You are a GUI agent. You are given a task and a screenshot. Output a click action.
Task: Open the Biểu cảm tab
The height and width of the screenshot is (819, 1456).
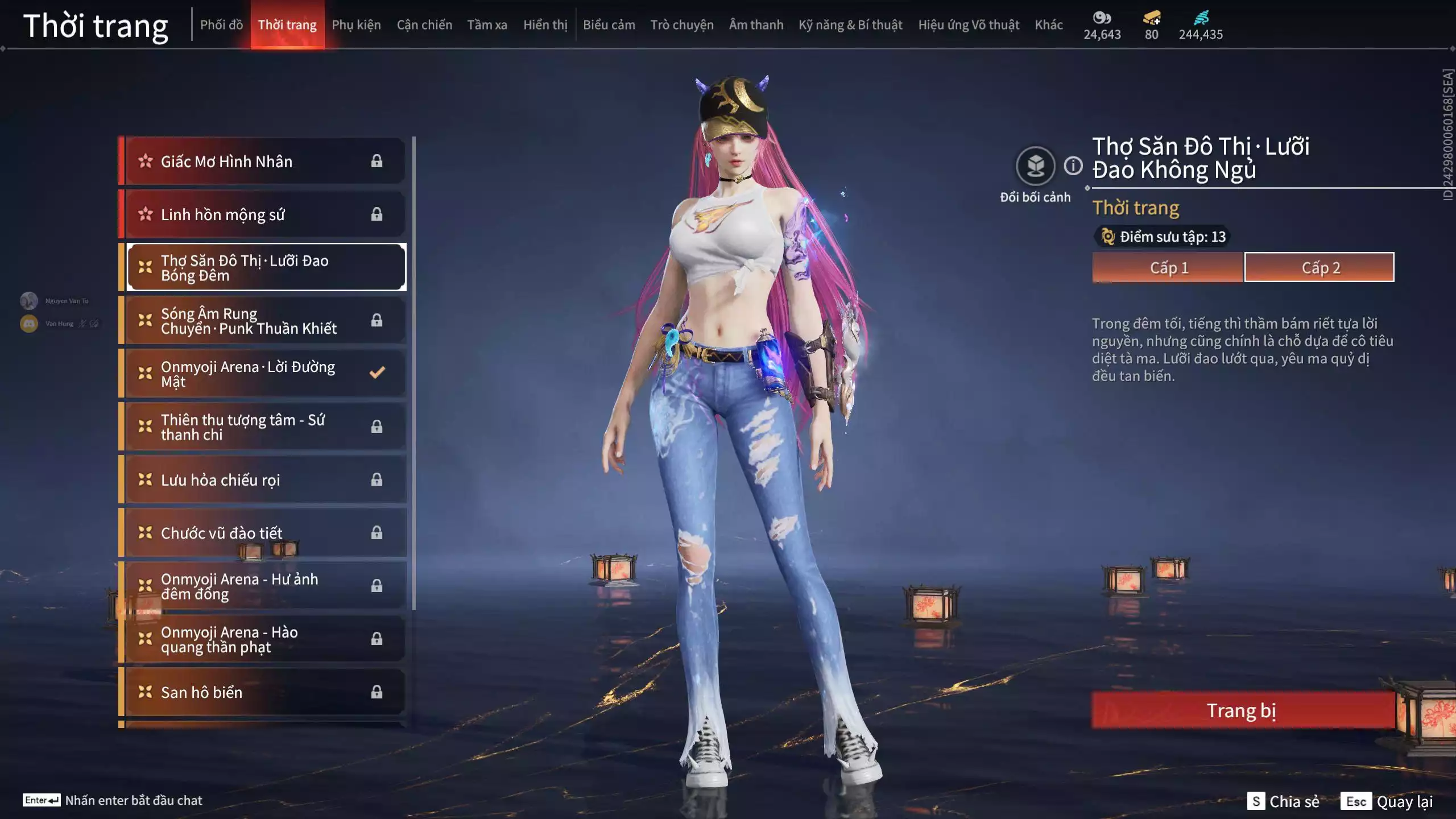(609, 25)
